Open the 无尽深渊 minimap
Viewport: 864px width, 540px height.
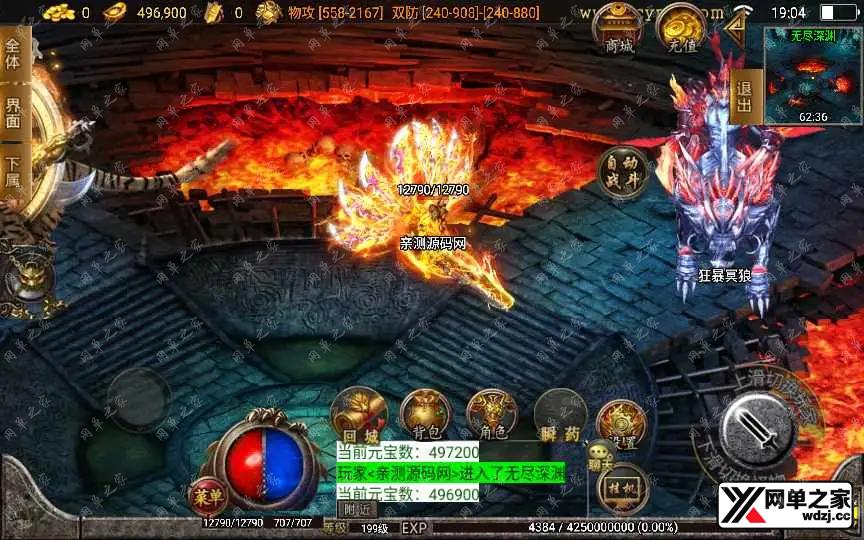pyautogui.click(x=813, y=75)
